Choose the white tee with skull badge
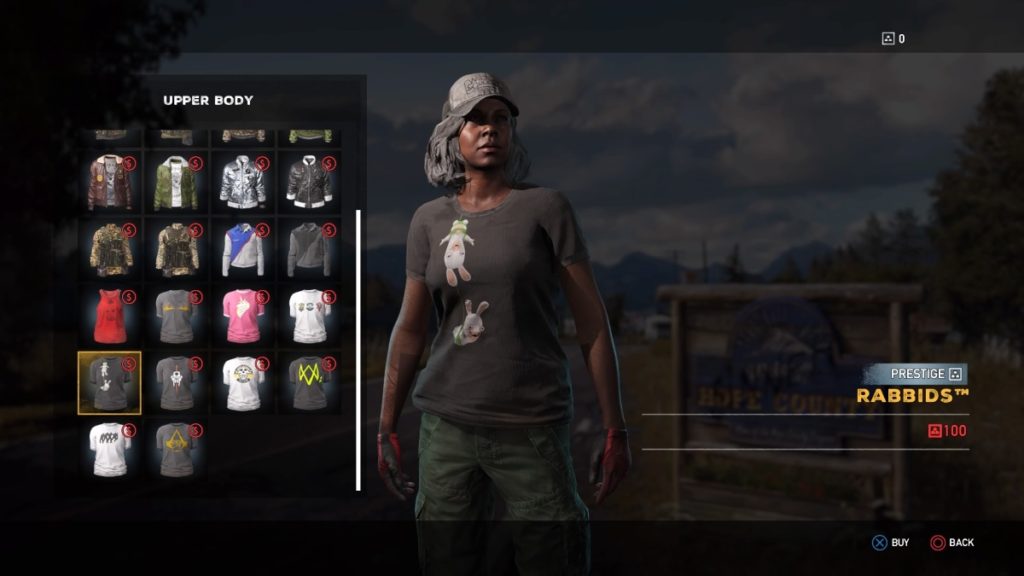 coord(243,382)
